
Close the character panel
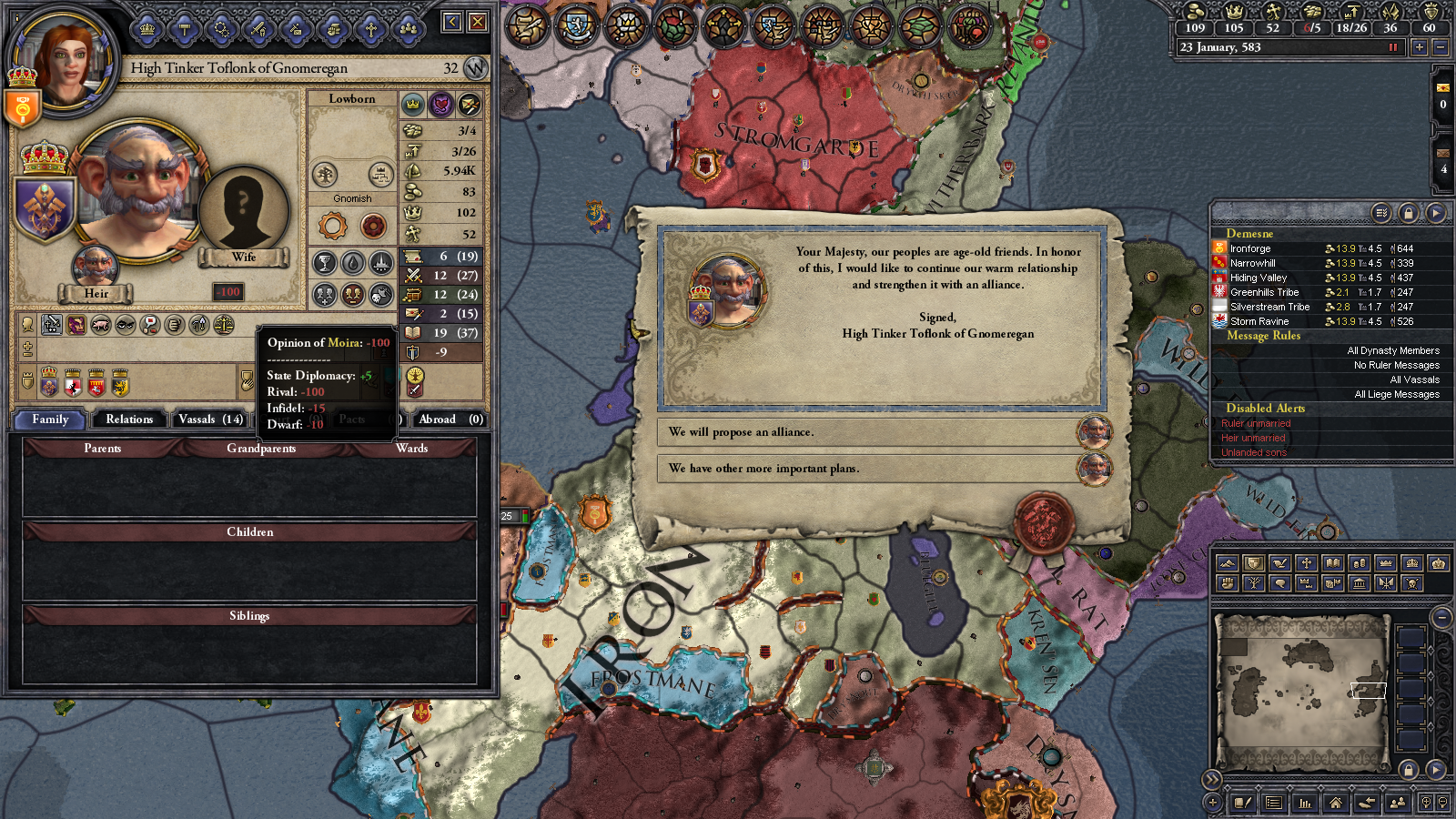tap(478, 22)
